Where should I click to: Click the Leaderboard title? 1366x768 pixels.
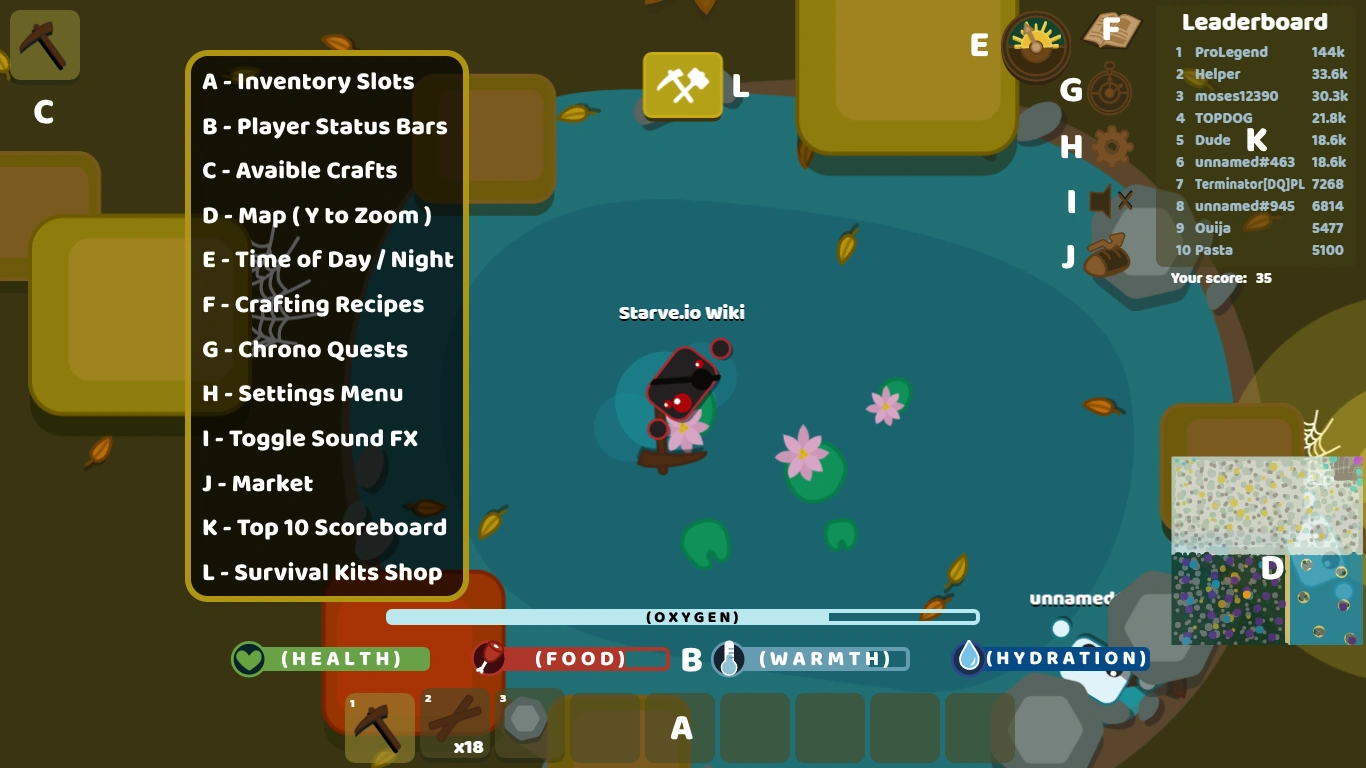tap(1255, 21)
